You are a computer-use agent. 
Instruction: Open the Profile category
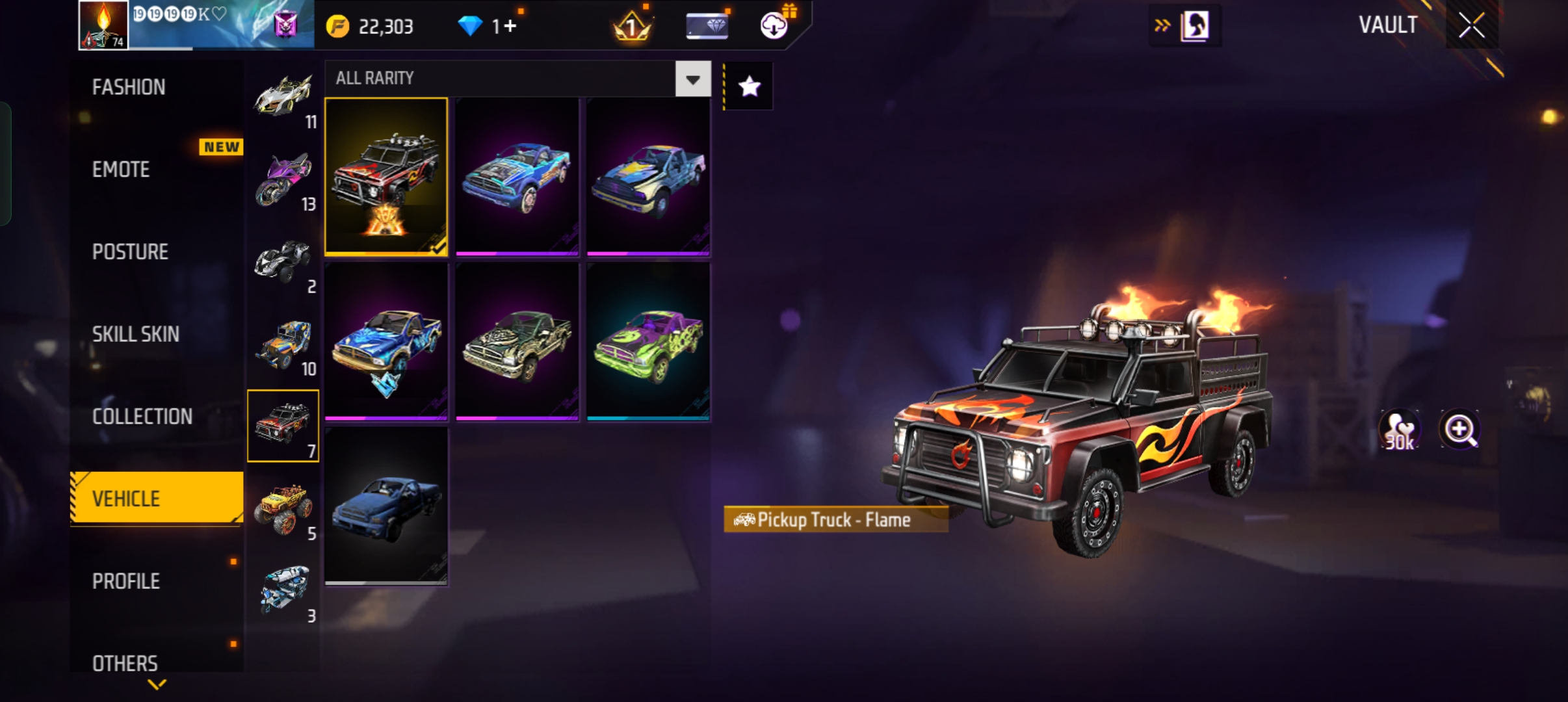click(x=126, y=581)
